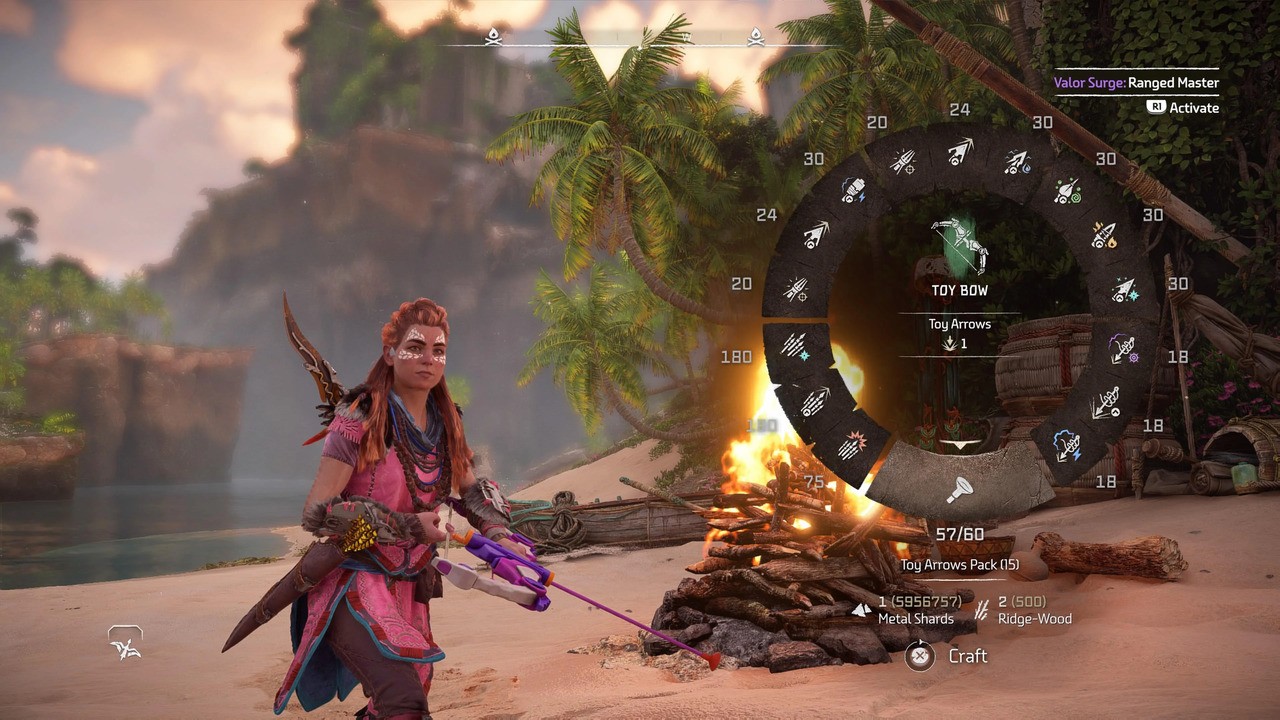This screenshot has width=1280, height=720.
Task: Select the rope ammo with blue lightning
Action: point(1067,445)
